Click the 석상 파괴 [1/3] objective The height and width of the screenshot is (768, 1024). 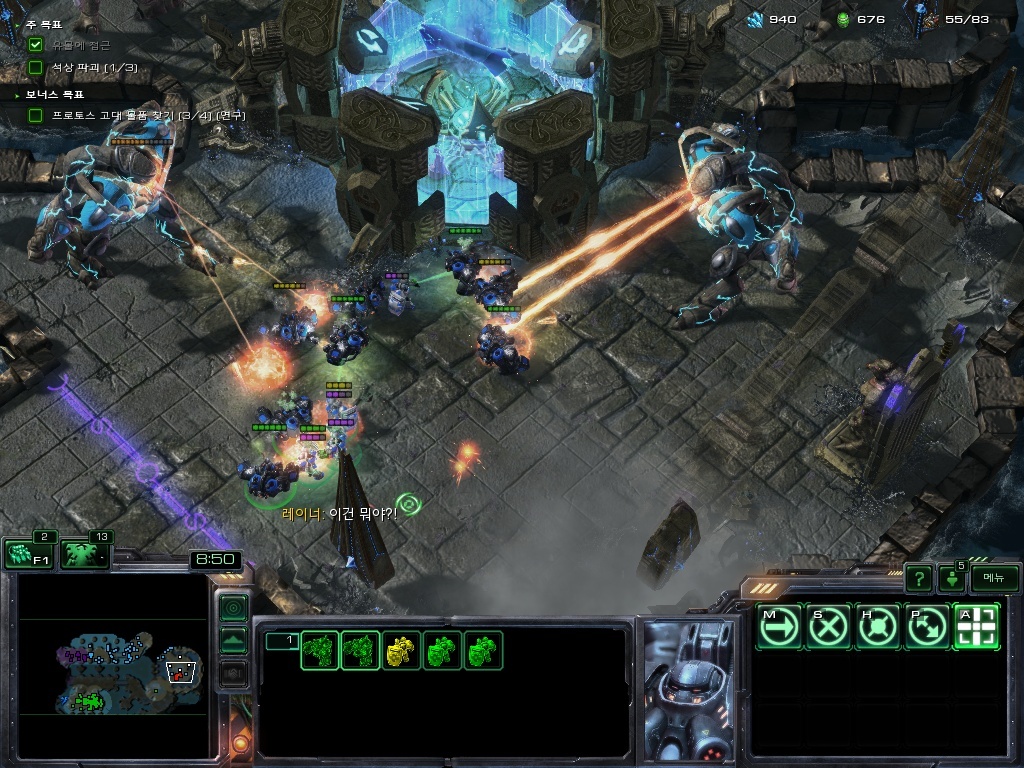(94, 67)
